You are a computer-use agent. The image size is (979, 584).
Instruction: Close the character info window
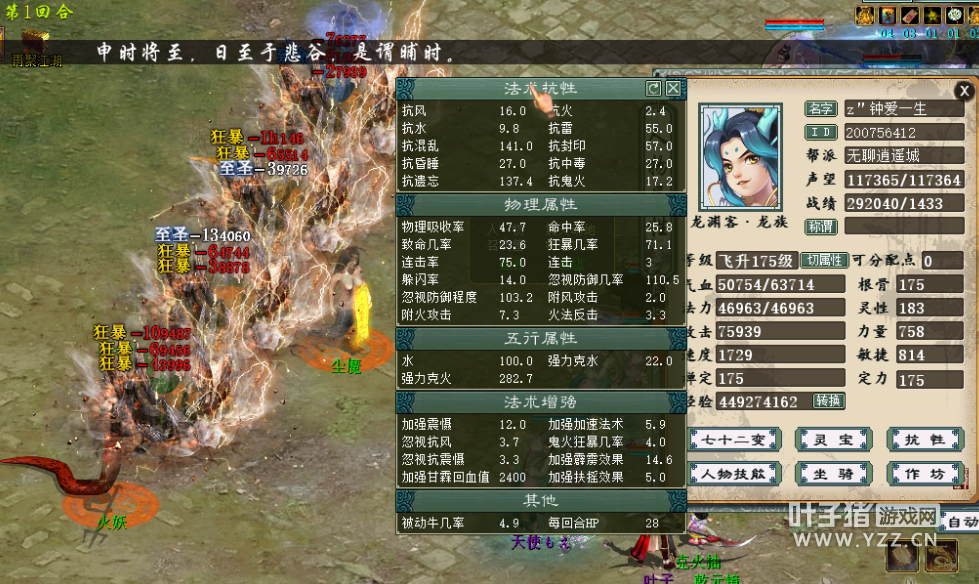[963, 91]
